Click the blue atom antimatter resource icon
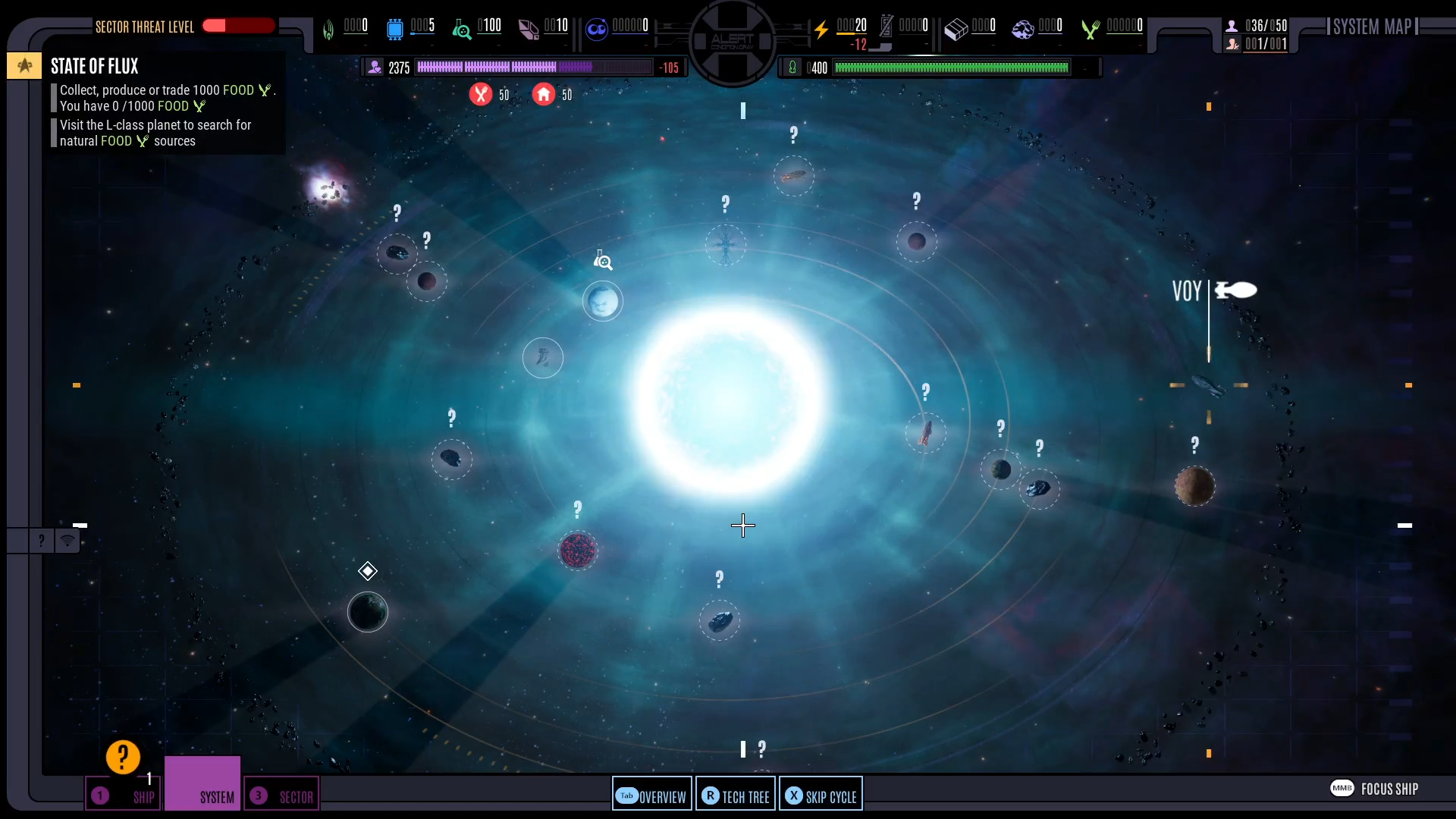The image size is (1456, 819). point(598,30)
